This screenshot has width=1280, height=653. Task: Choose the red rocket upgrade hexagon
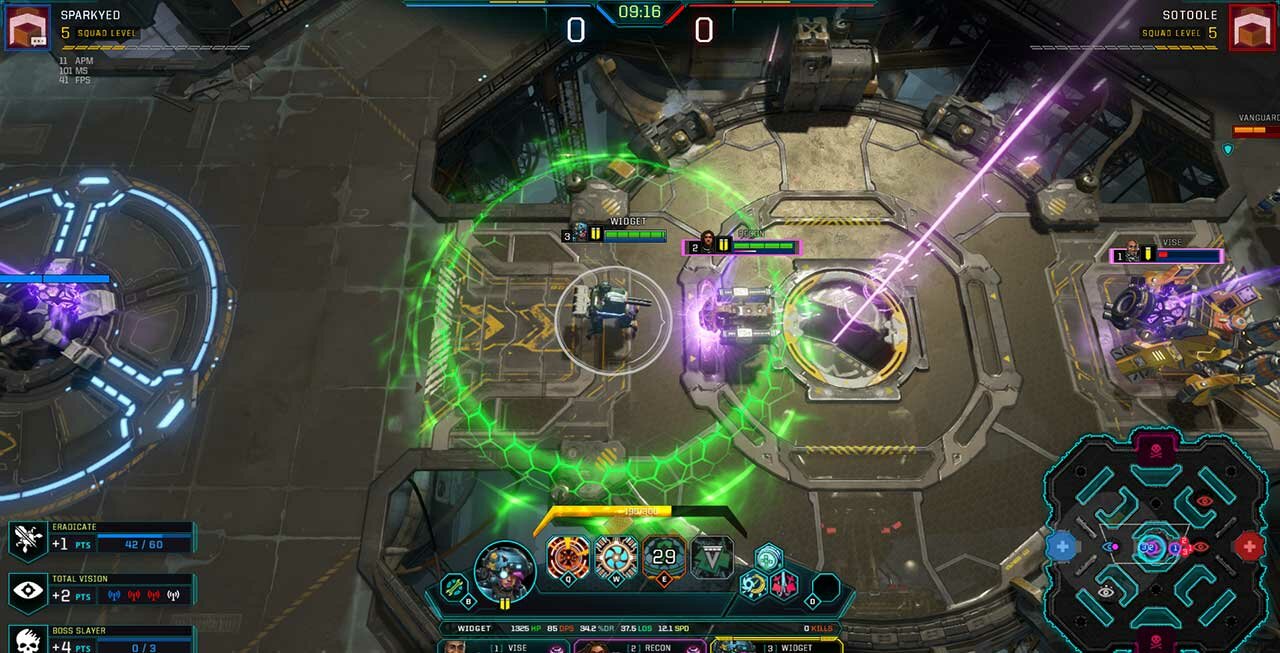(783, 585)
